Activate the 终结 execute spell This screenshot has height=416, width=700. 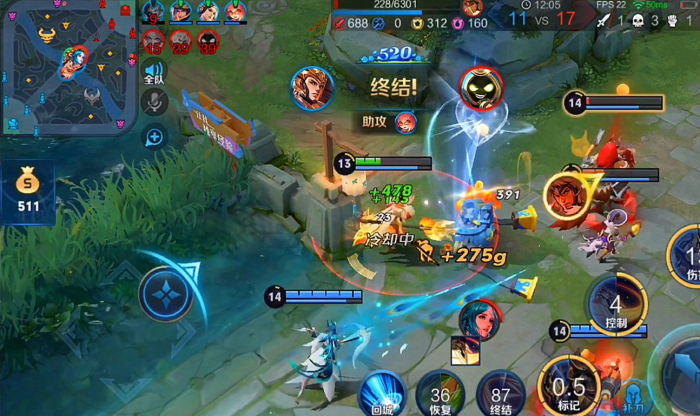(500, 392)
